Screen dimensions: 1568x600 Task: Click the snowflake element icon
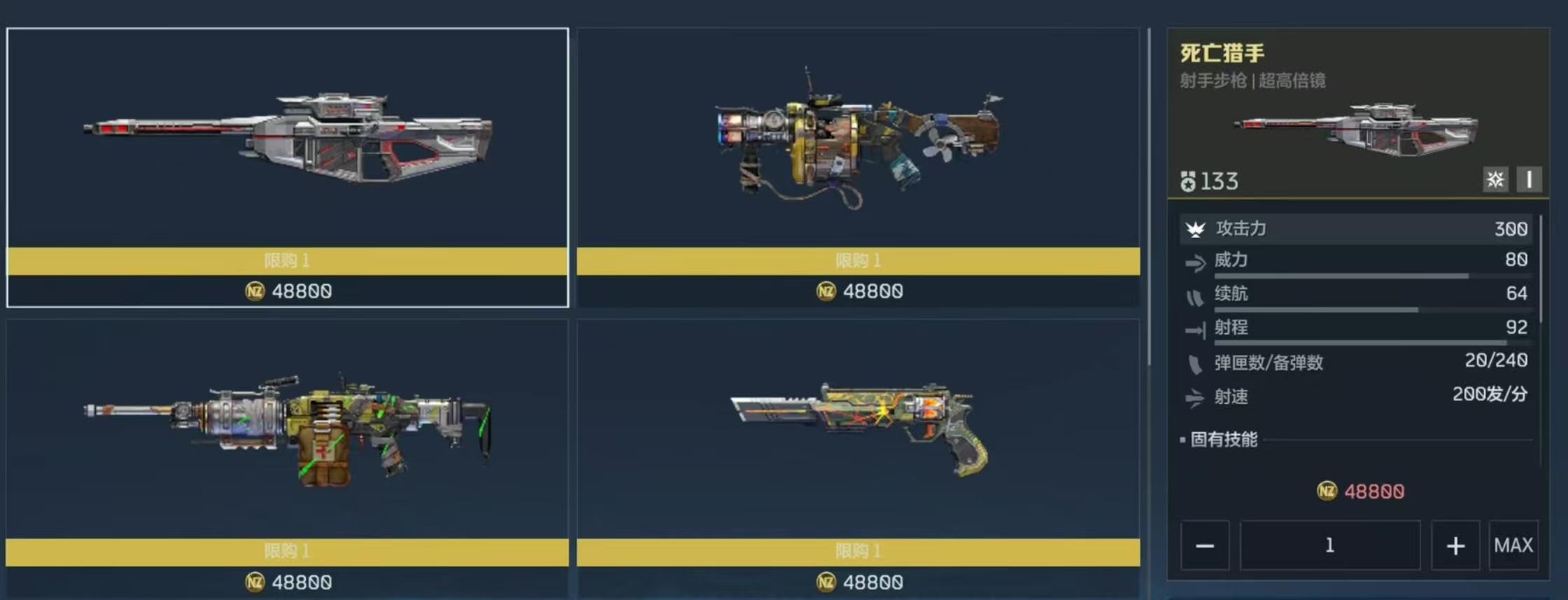click(1495, 180)
